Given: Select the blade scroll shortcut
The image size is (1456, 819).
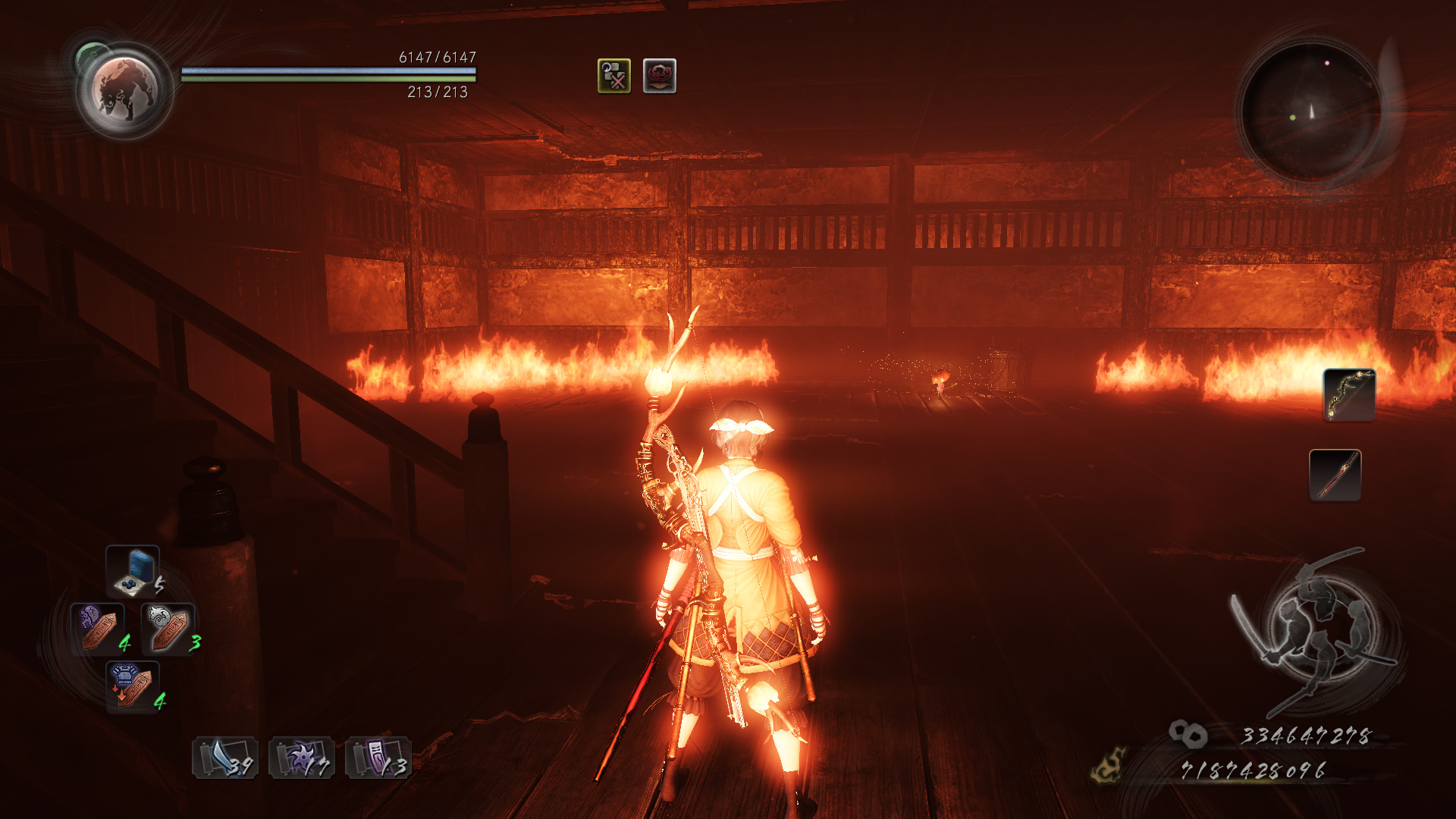Looking at the screenshot, I should pos(224,758).
